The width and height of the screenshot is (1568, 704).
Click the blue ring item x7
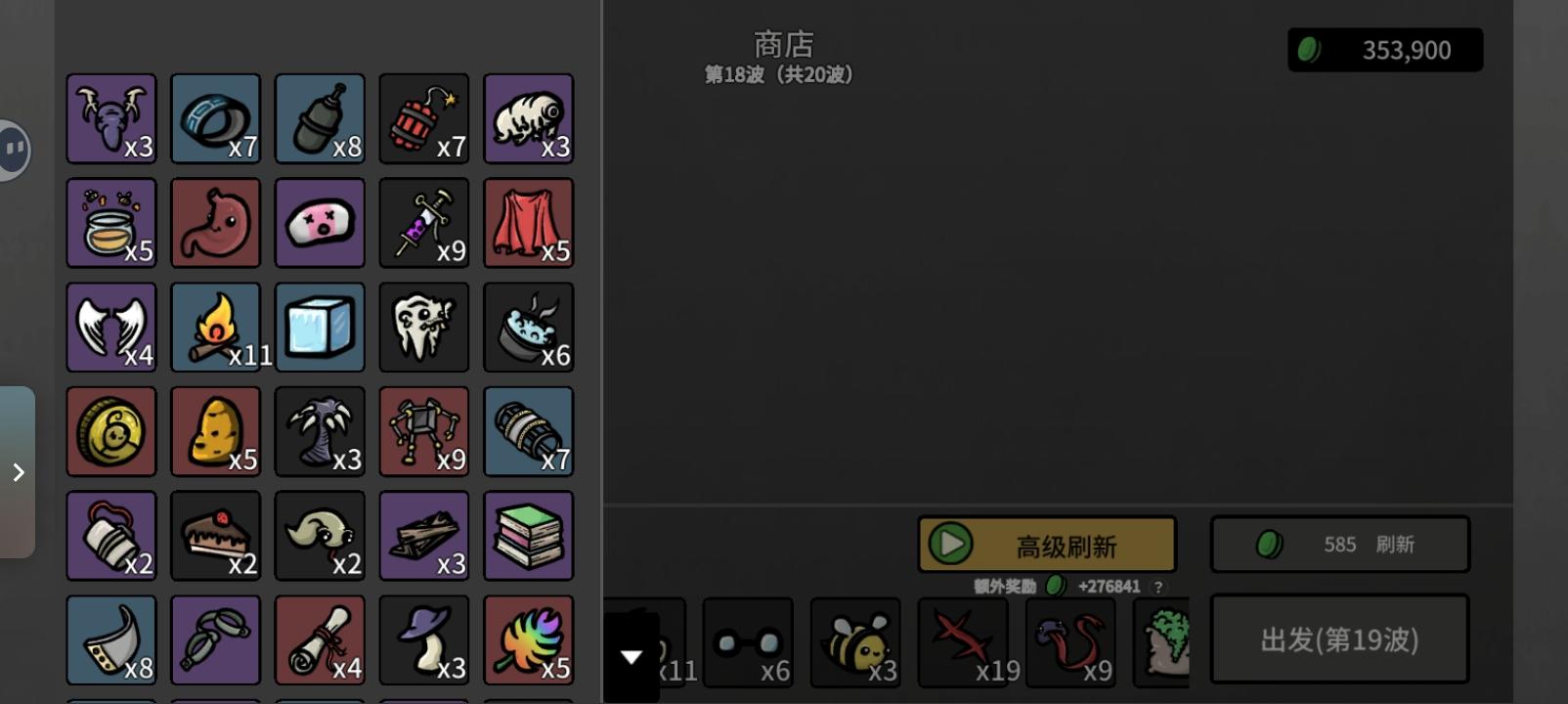click(x=215, y=118)
